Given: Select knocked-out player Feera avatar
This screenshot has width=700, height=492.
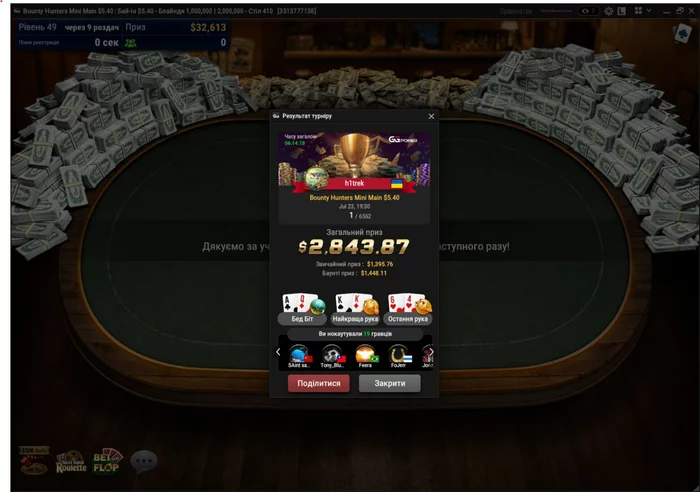Looking at the screenshot, I should click(366, 354).
